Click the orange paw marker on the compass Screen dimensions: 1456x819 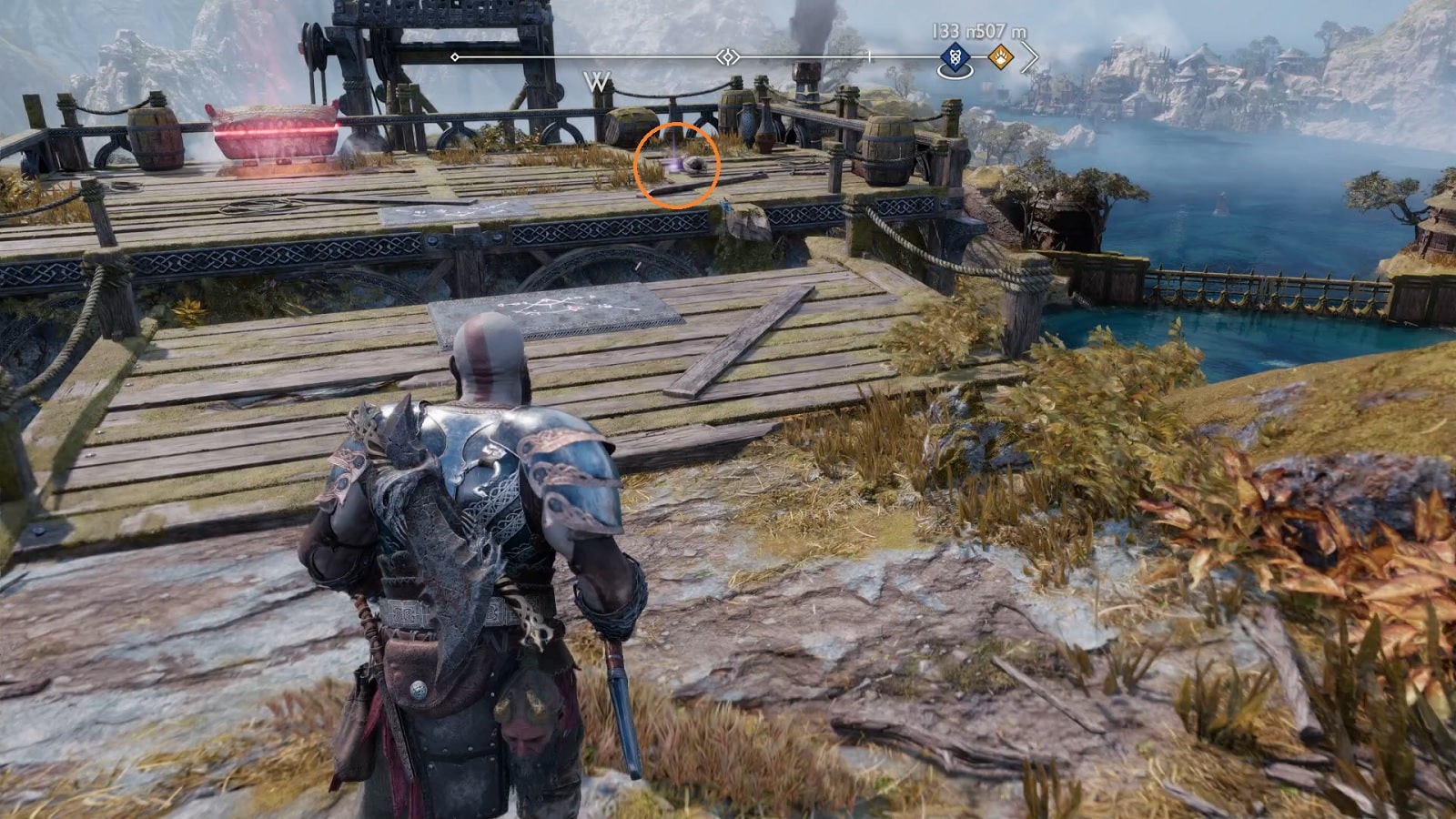(1001, 57)
